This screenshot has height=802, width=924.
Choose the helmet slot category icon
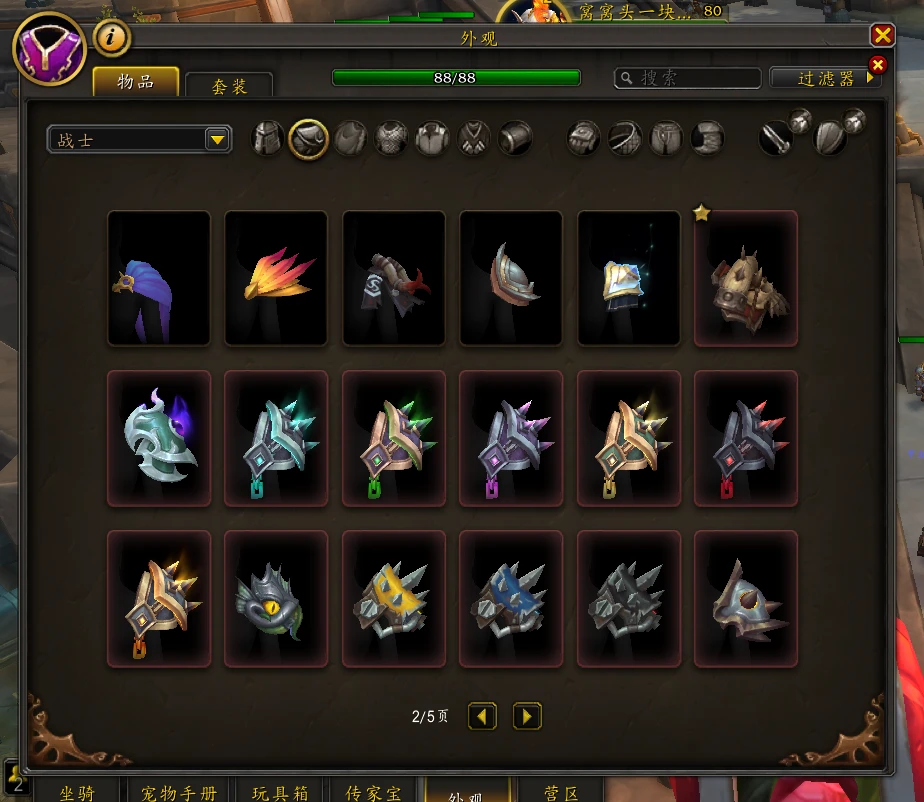[x=268, y=139]
